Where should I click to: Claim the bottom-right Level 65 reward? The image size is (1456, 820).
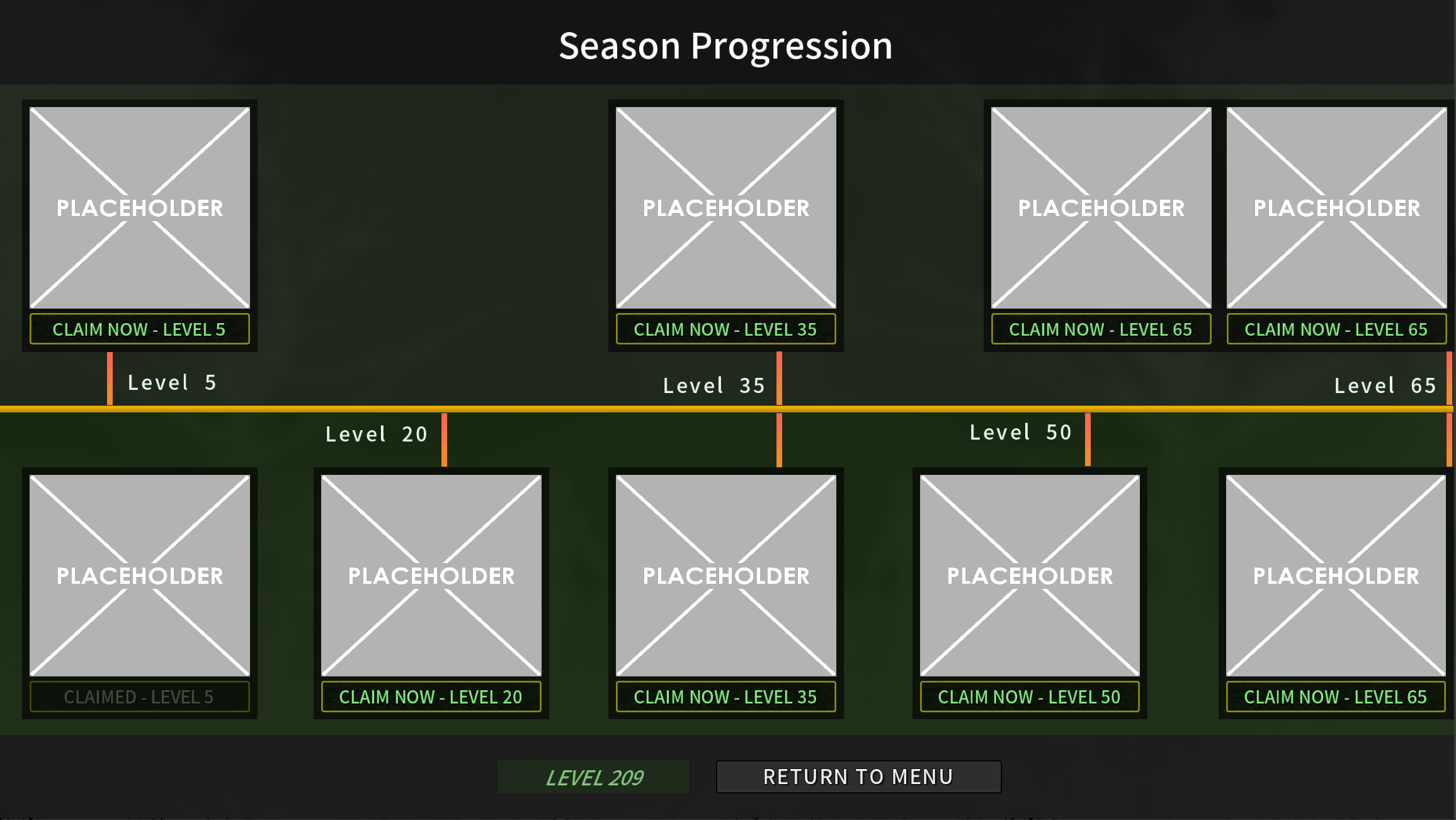point(1334,697)
